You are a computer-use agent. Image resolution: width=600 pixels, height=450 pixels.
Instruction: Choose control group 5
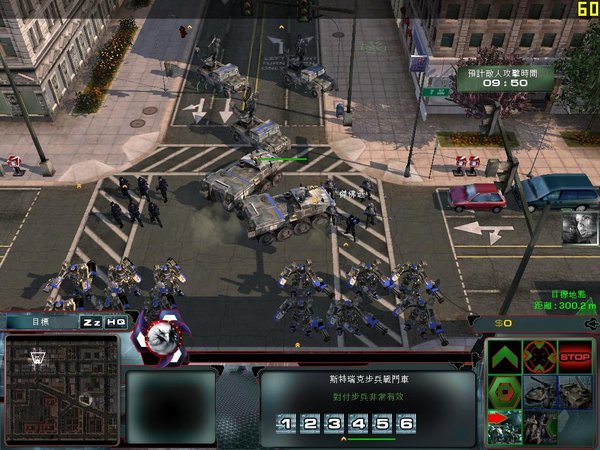point(382,424)
